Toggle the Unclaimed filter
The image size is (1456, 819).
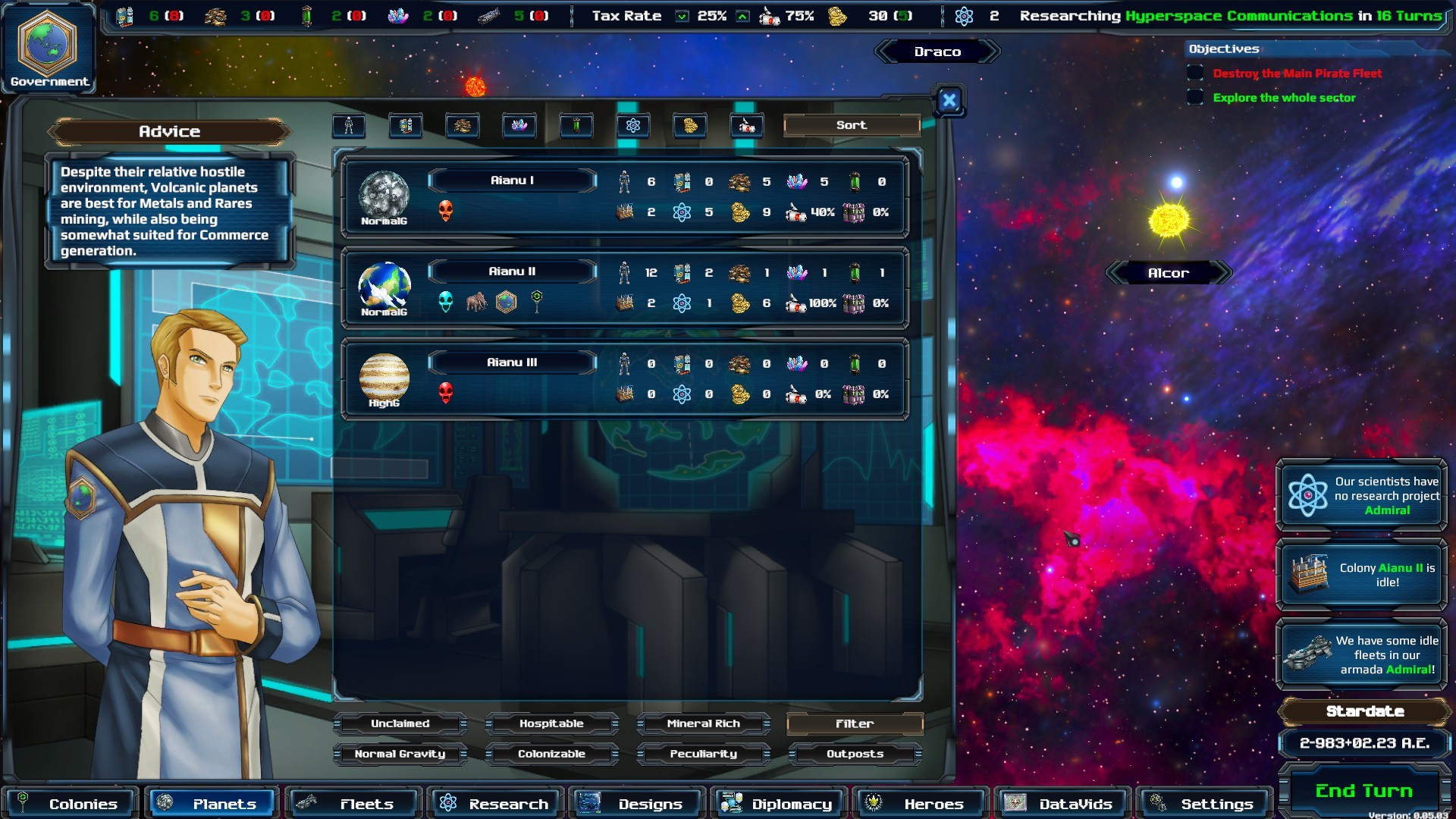400,723
